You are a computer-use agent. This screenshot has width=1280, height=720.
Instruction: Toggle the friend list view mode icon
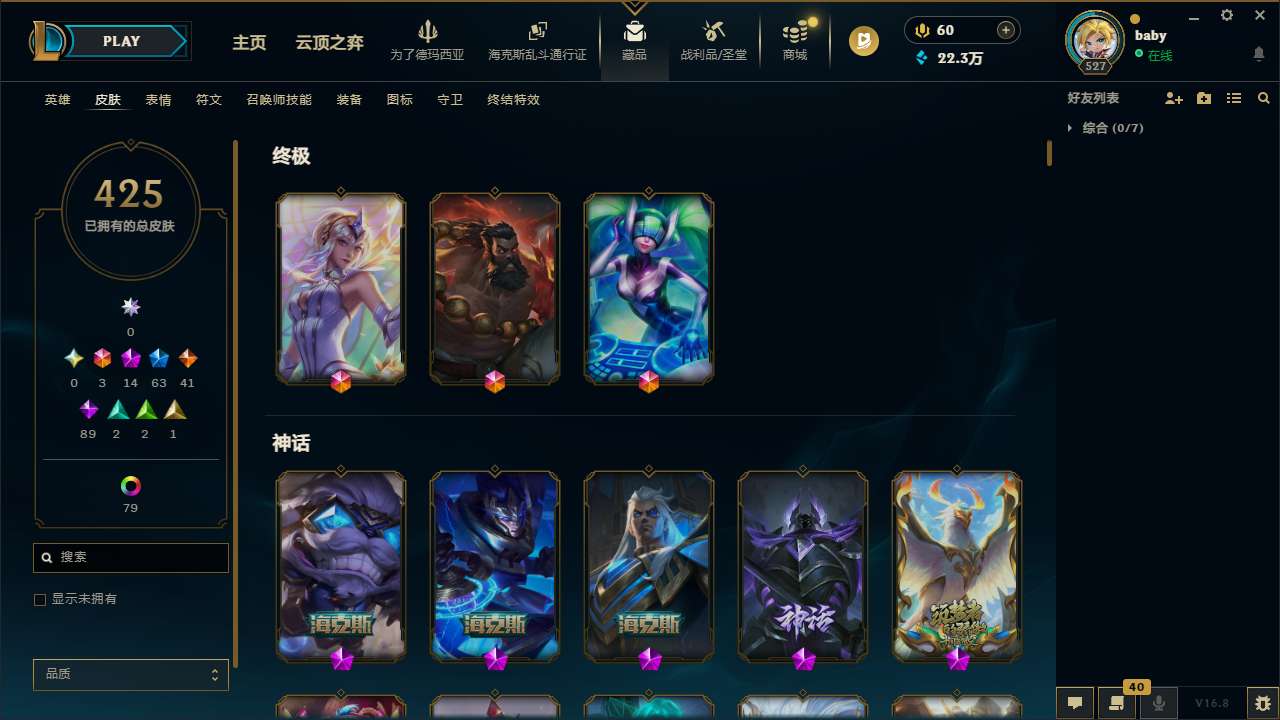(x=1234, y=98)
